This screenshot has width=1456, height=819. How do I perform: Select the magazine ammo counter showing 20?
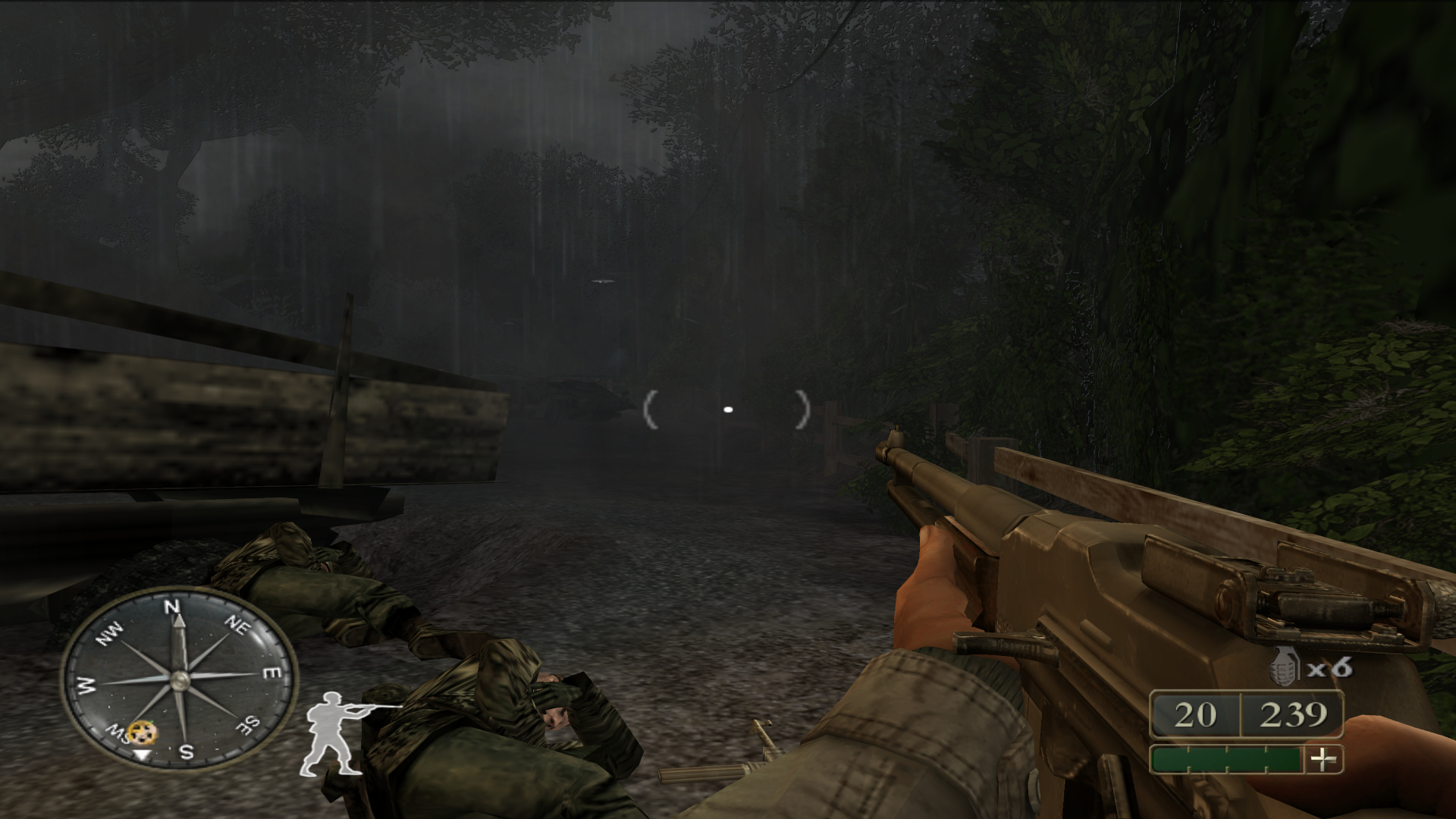[1196, 714]
